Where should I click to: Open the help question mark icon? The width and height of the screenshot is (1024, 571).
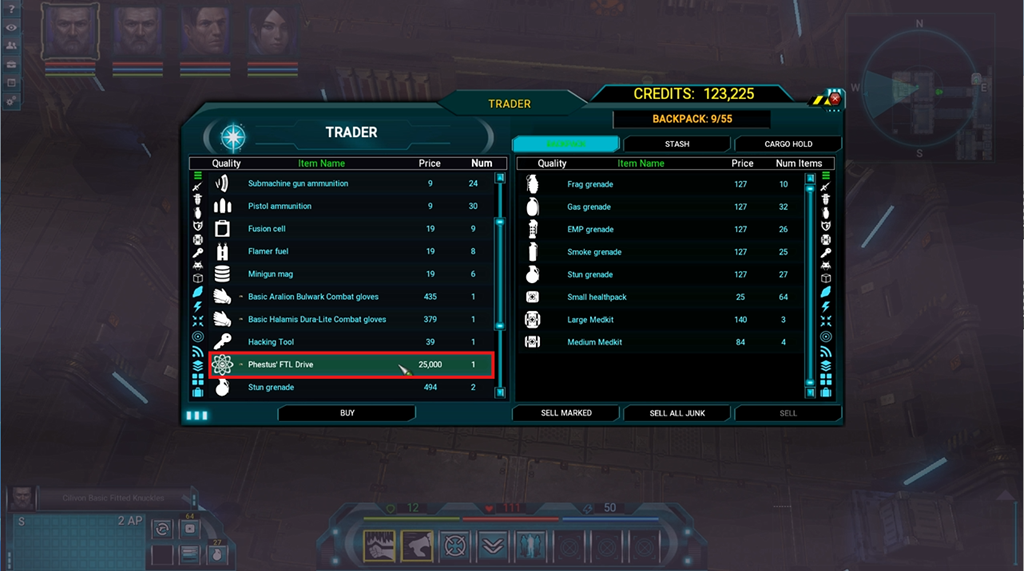[11, 10]
